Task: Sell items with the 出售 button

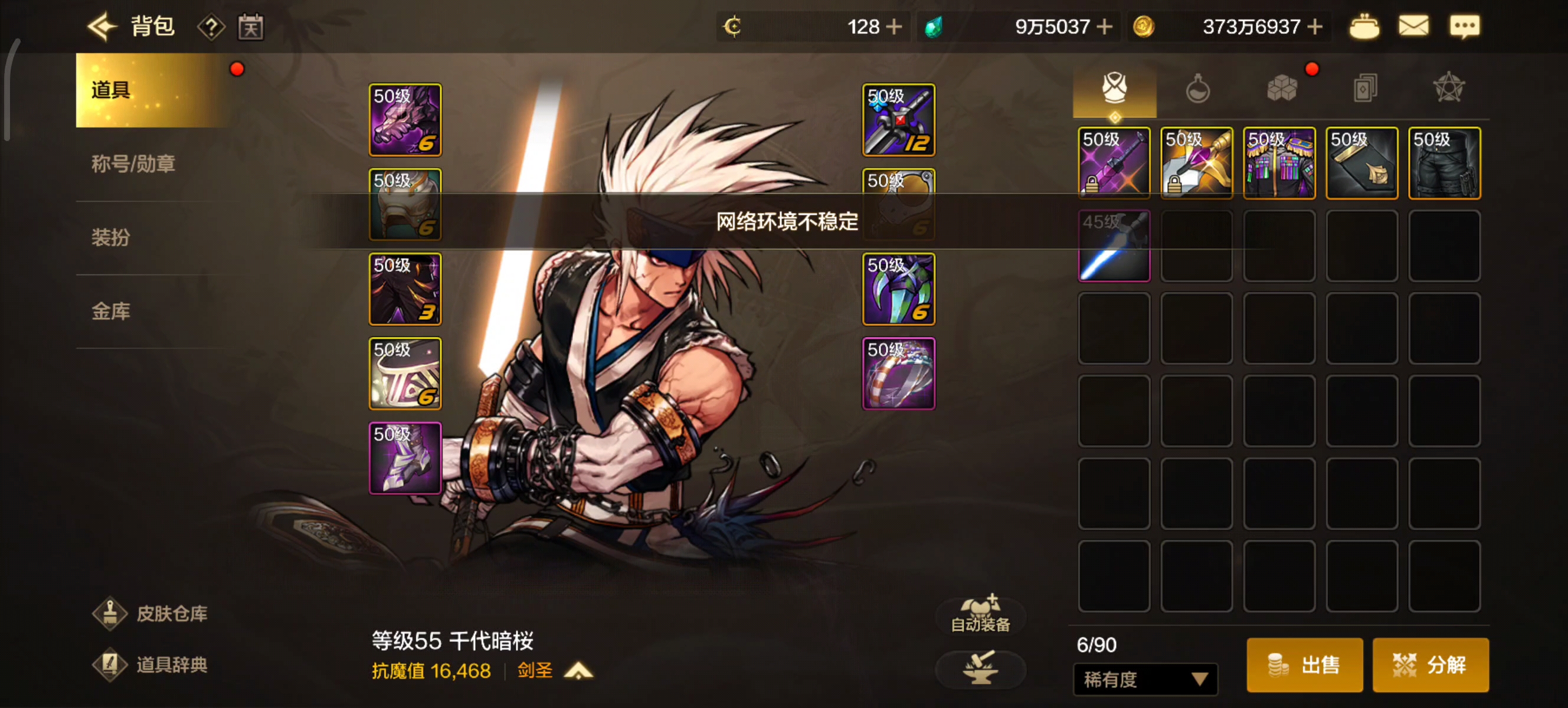Action: [1304, 664]
